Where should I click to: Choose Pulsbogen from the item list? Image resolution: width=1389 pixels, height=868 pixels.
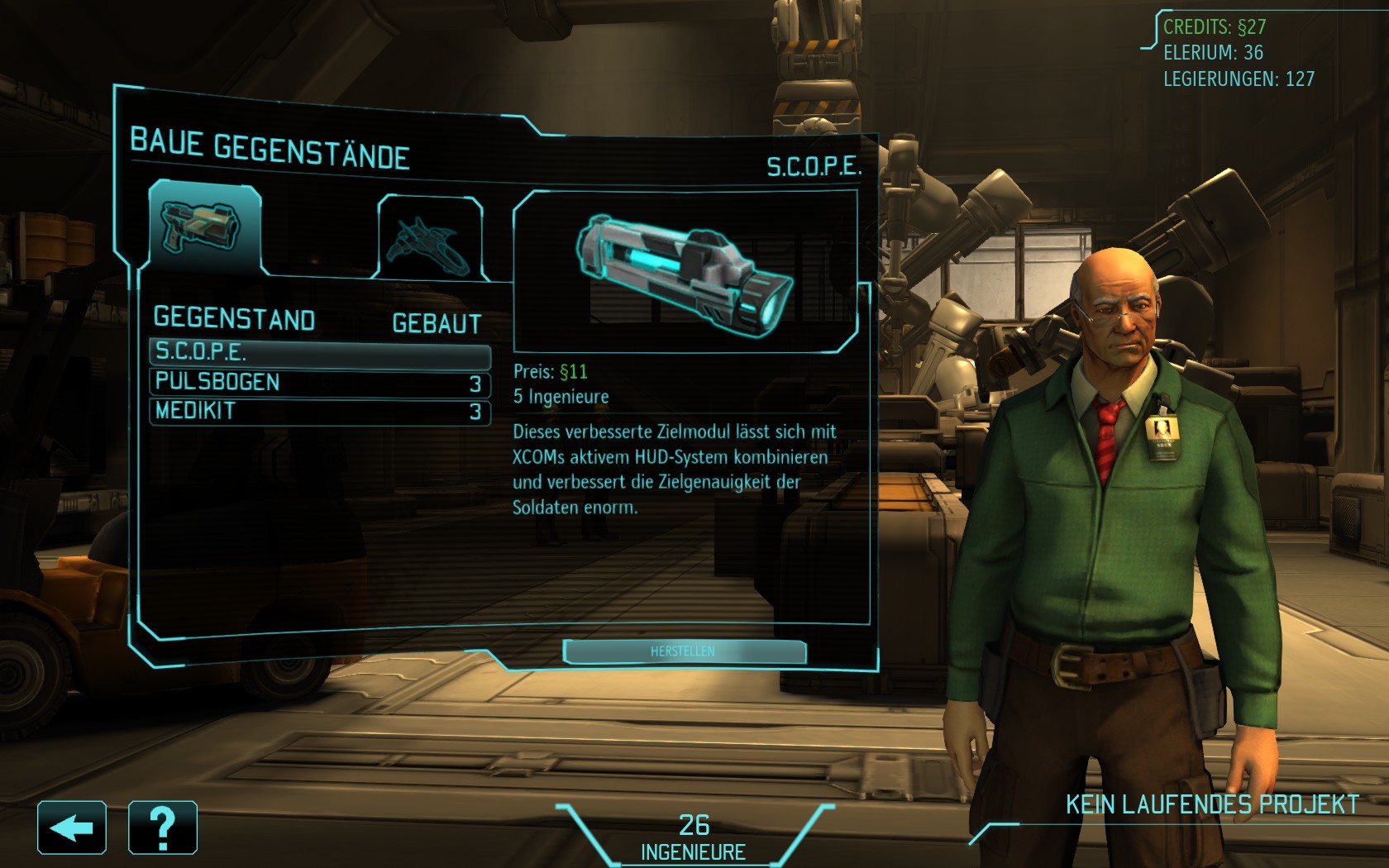tap(319, 383)
